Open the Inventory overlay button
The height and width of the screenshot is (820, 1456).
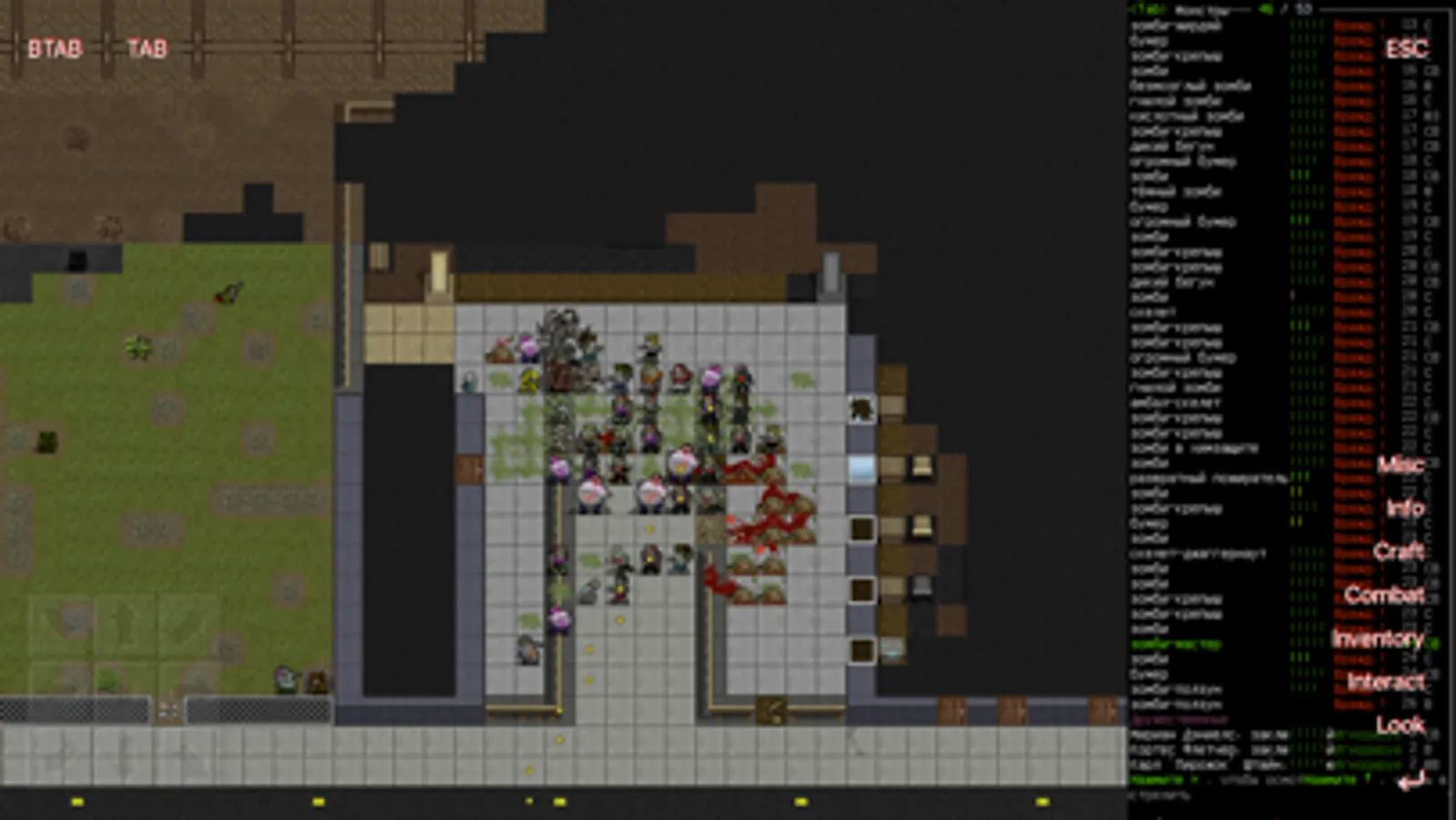pyautogui.click(x=1380, y=641)
